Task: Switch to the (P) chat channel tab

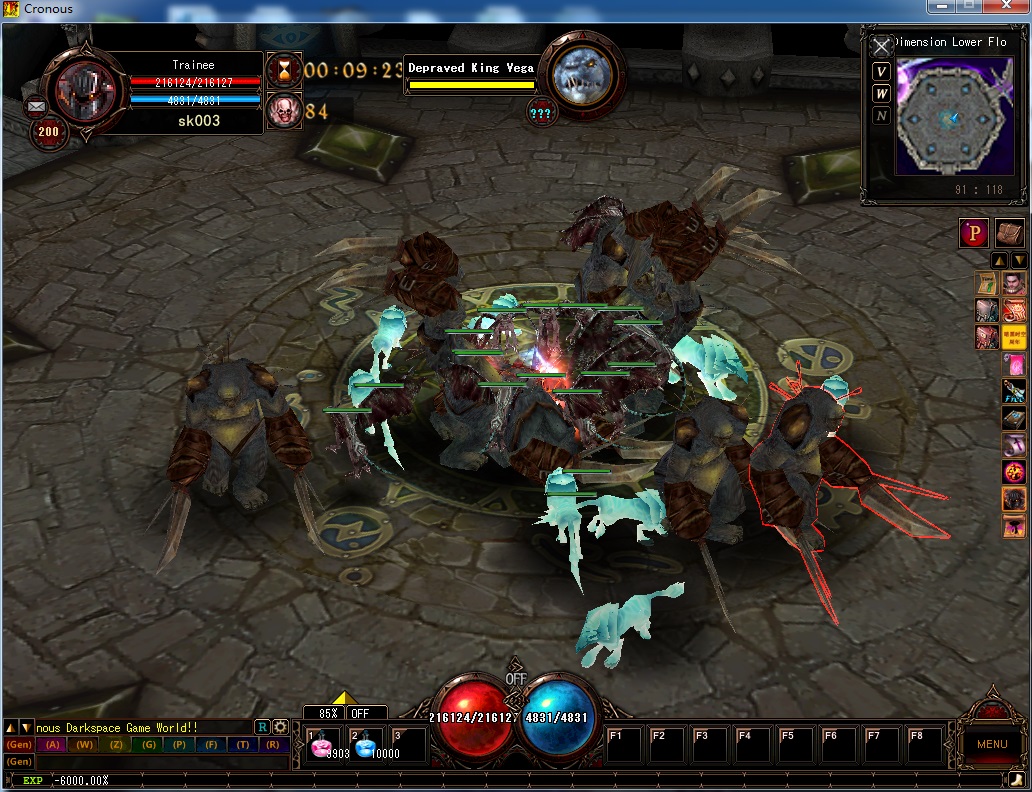Action: coord(179,744)
